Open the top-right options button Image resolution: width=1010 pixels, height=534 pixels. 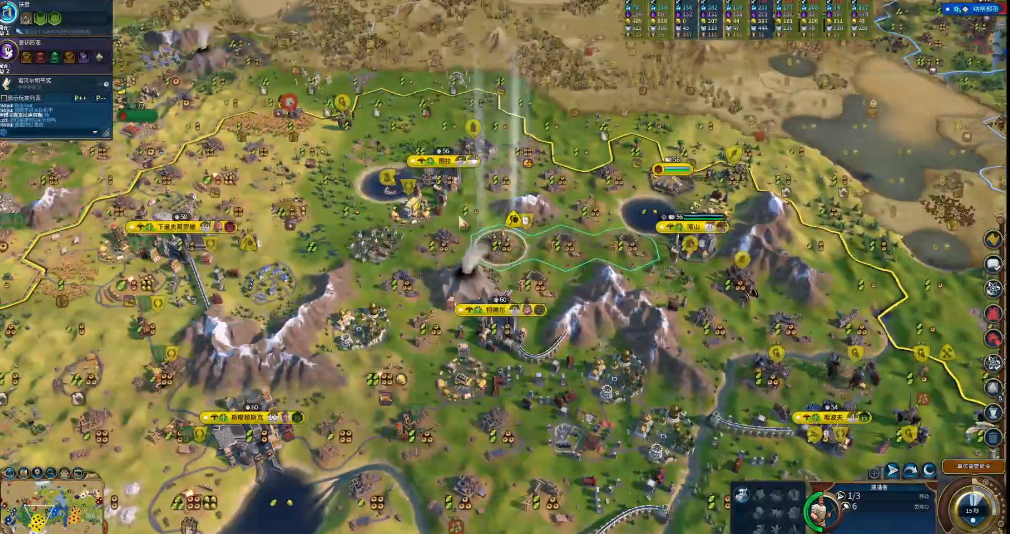click(x=969, y=8)
